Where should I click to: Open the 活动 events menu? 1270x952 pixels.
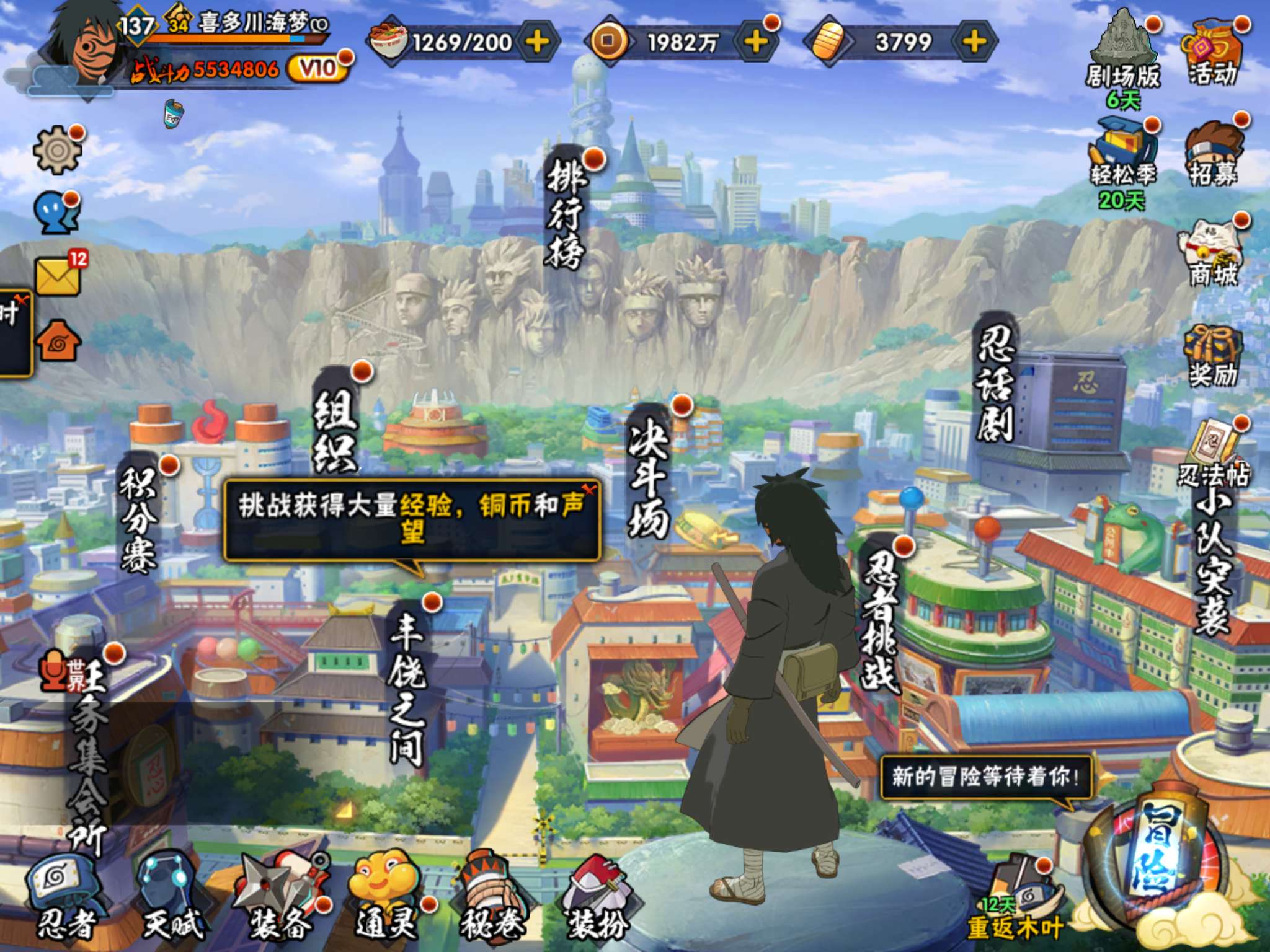click(x=1213, y=56)
